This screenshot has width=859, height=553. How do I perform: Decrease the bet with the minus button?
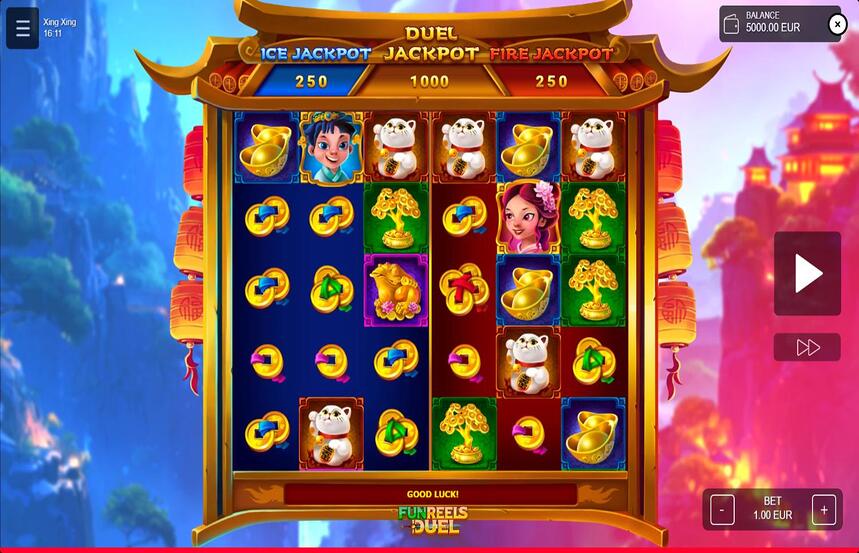point(722,510)
